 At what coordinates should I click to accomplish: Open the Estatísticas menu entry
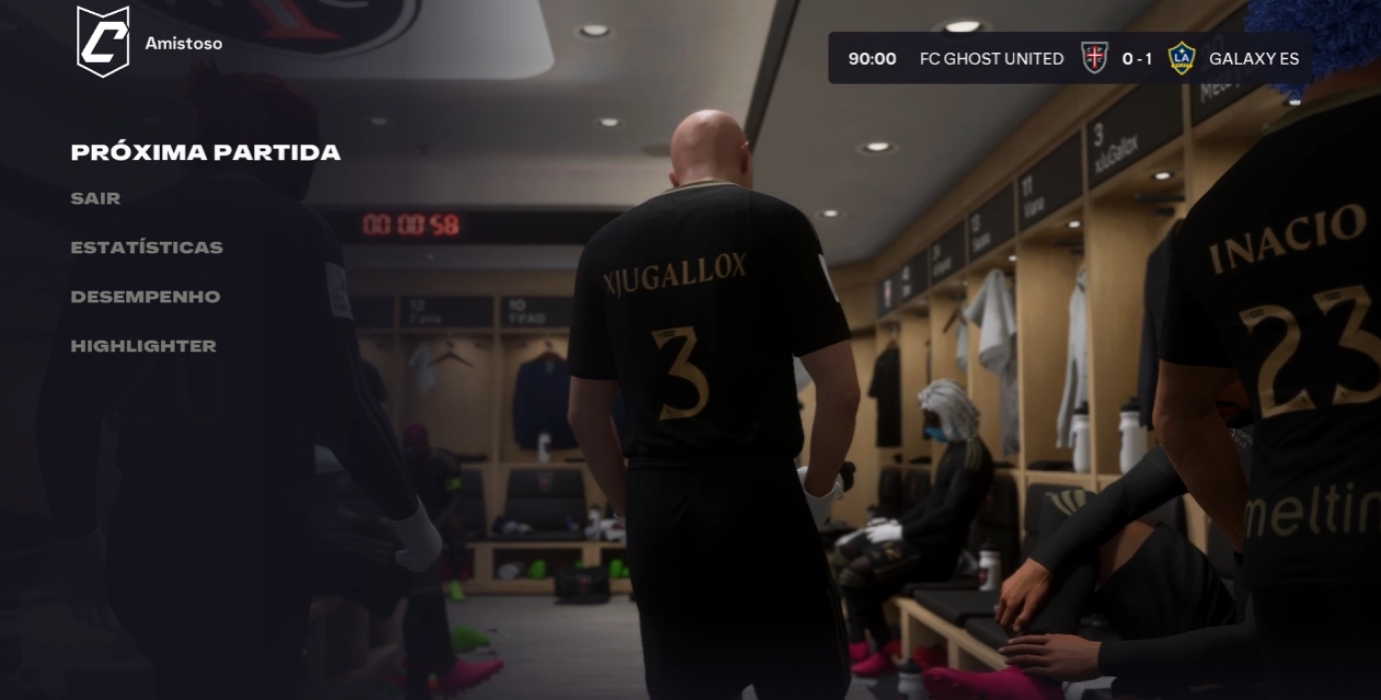pos(146,247)
